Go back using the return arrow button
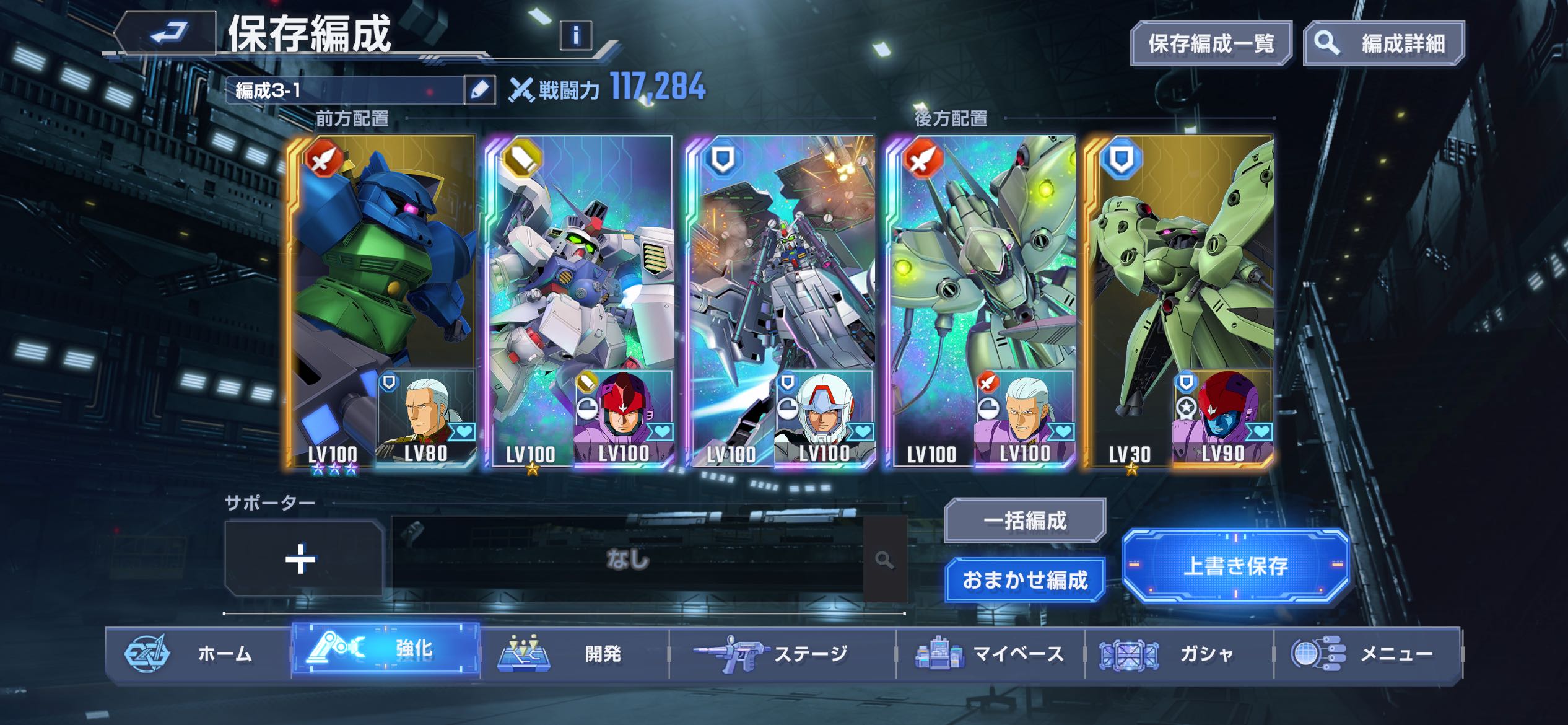The image size is (1568, 725). click(x=167, y=33)
